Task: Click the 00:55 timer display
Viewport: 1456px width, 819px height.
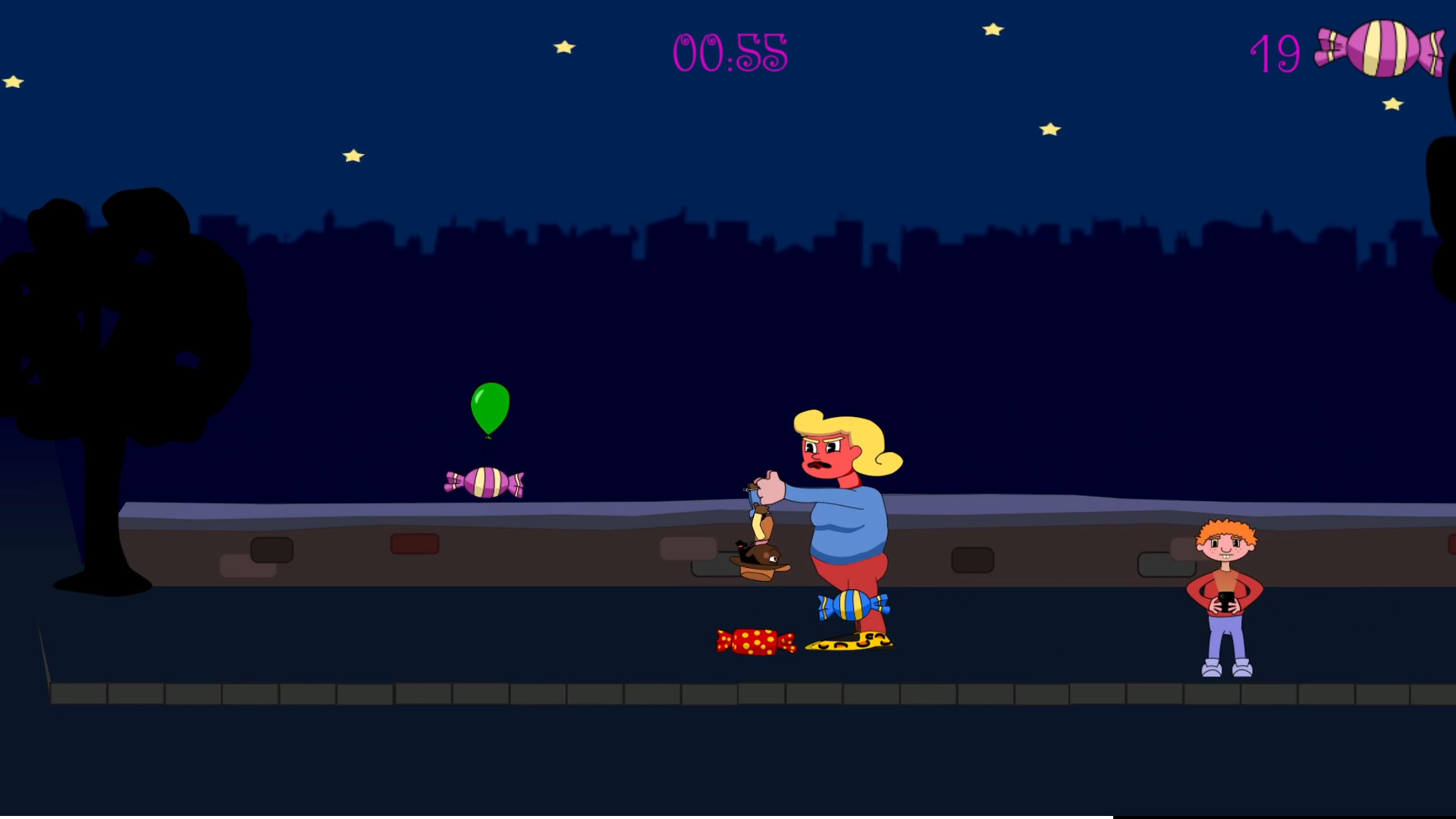Action: 730,53
